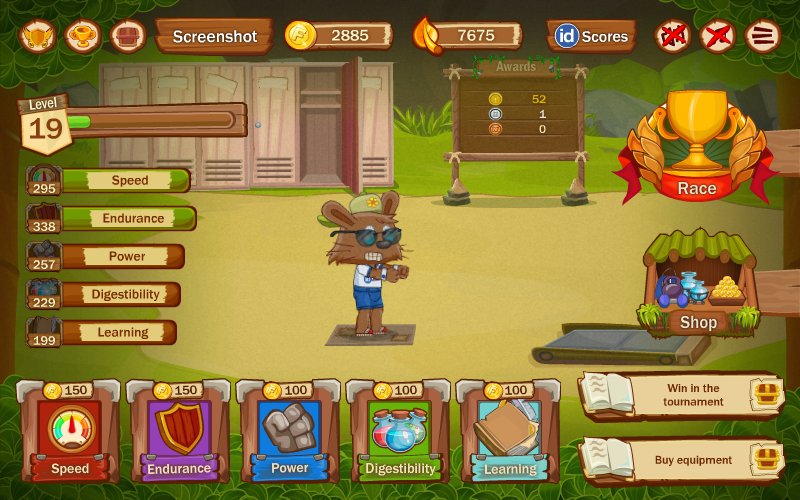Take a picture with the Screenshot button
Viewport: 800px width, 500px height.
pyautogui.click(x=214, y=37)
